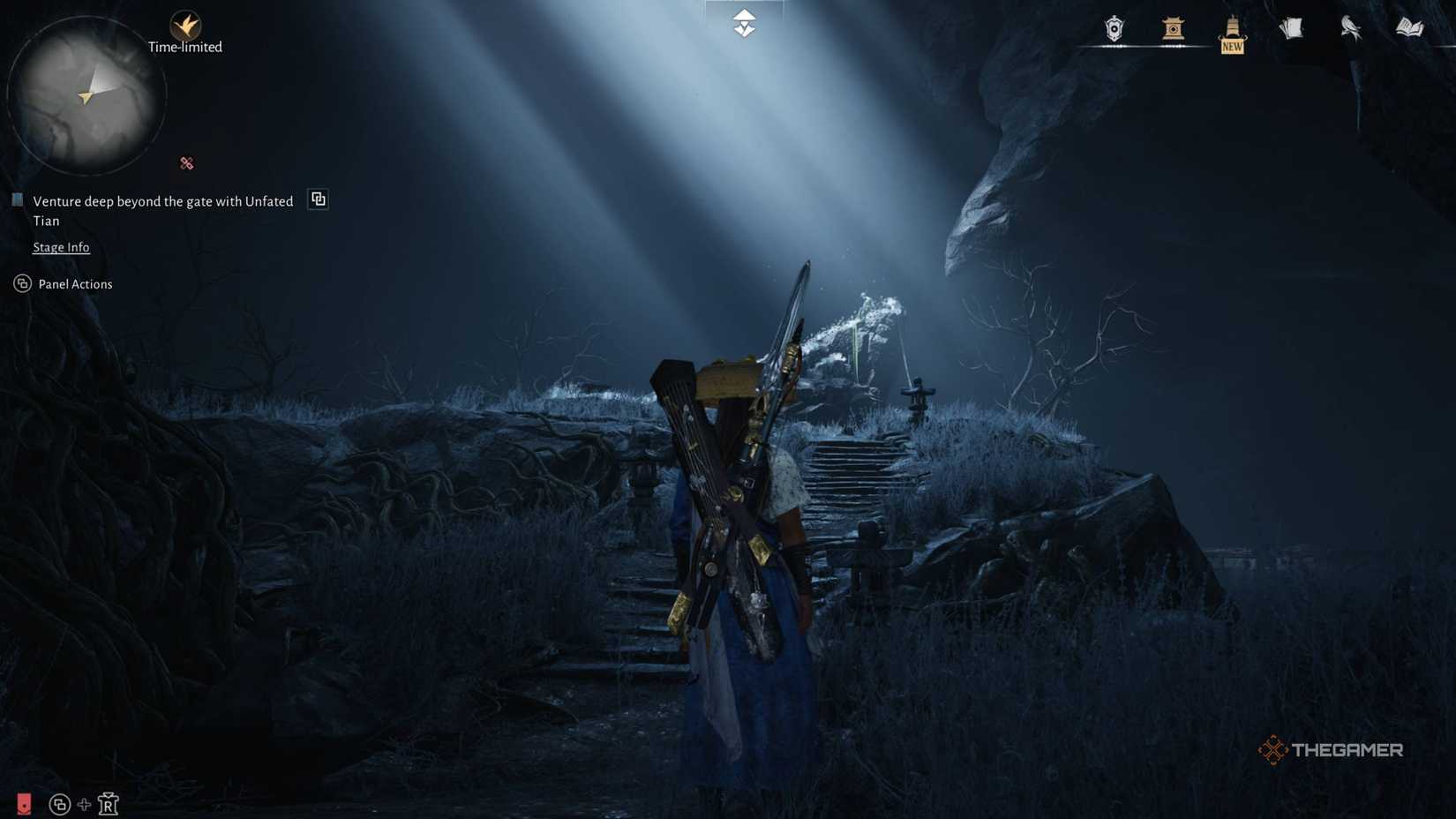The width and height of the screenshot is (1456, 819).
Task: Open the open-book journal icon
Action: (x=1409, y=28)
